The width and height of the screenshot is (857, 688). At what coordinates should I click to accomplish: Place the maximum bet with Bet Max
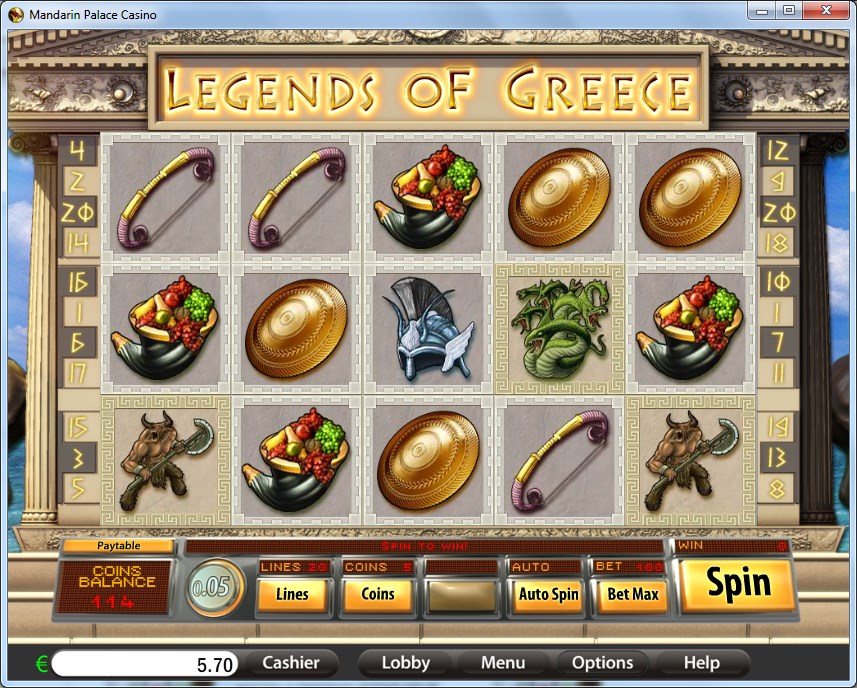(632, 594)
